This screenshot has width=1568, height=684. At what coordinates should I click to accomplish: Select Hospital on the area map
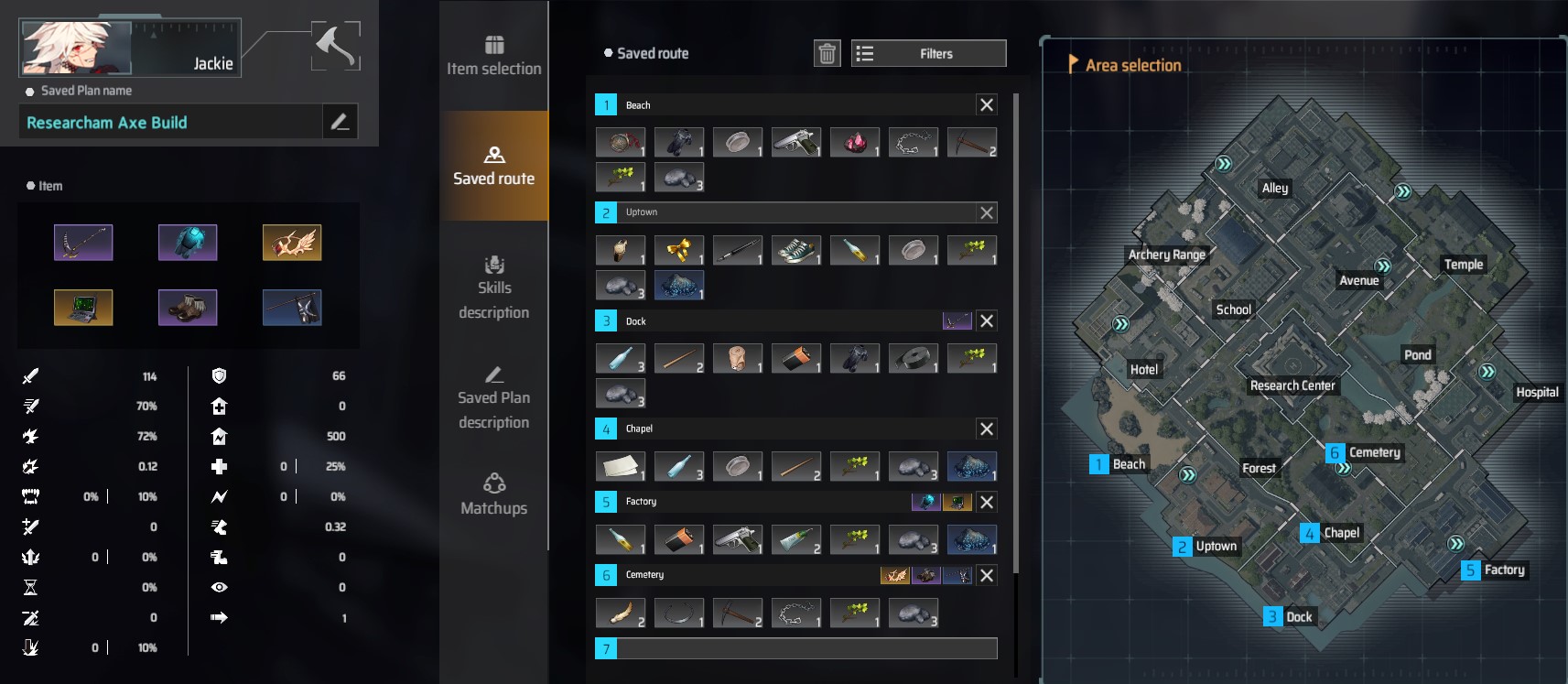pos(1536,392)
